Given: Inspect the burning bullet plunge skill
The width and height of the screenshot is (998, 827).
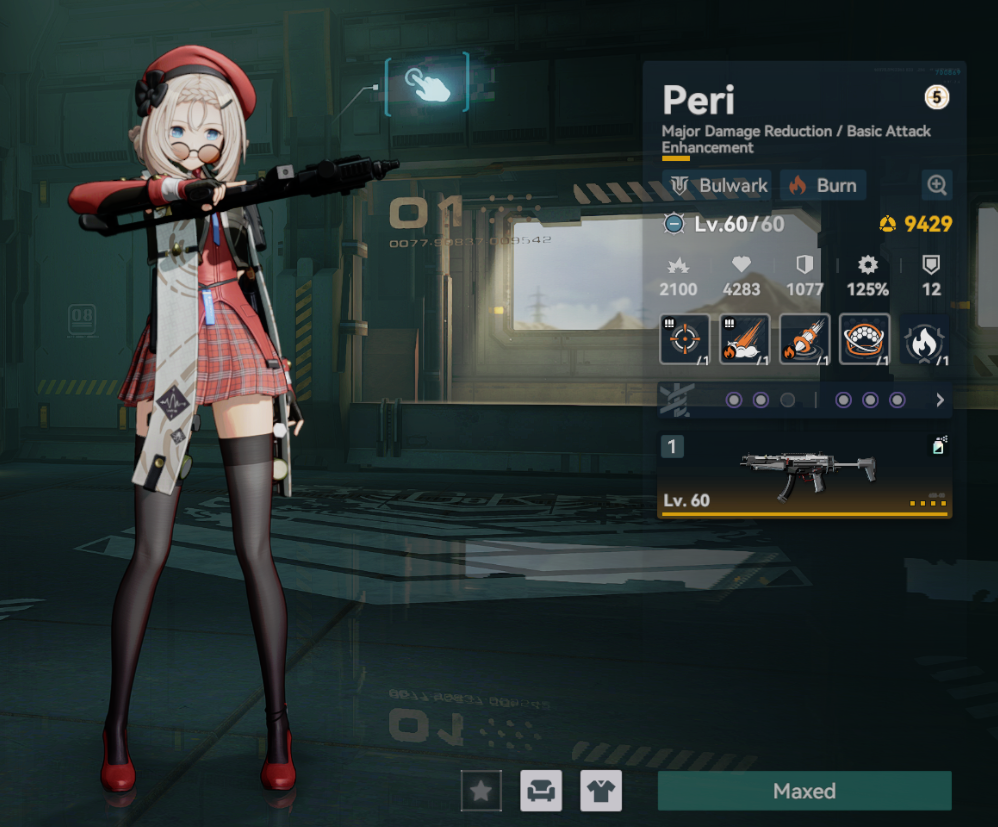Looking at the screenshot, I should click(x=804, y=339).
